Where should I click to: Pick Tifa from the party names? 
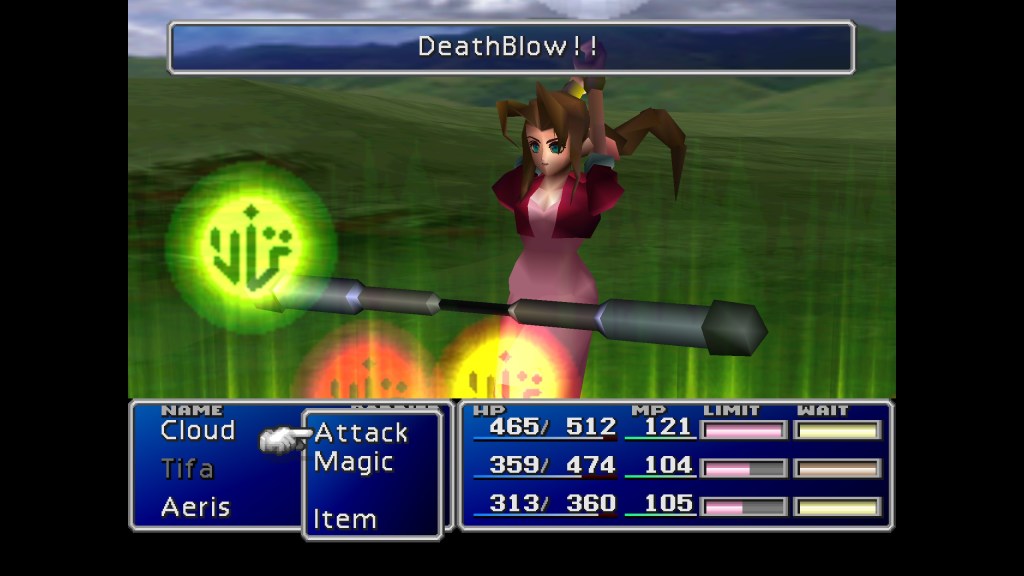pos(187,468)
